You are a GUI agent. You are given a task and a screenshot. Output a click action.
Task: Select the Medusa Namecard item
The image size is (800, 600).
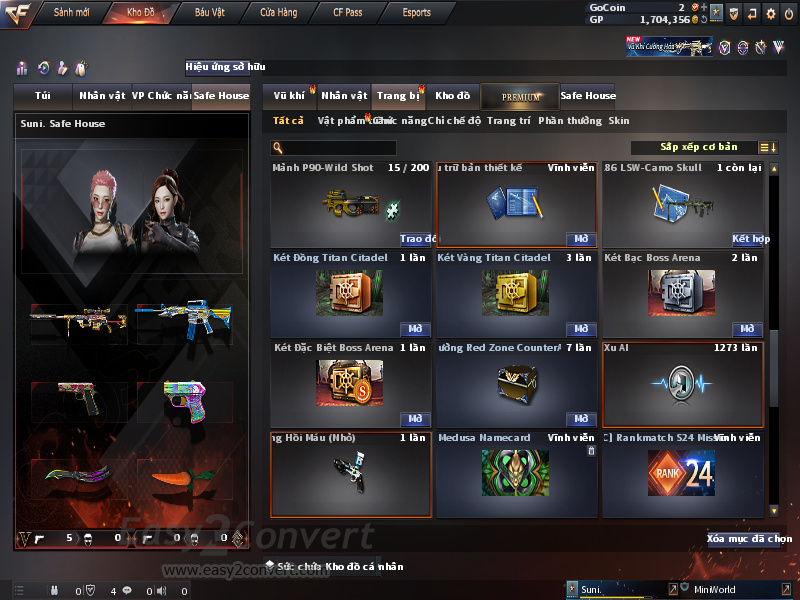(x=516, y=474)
